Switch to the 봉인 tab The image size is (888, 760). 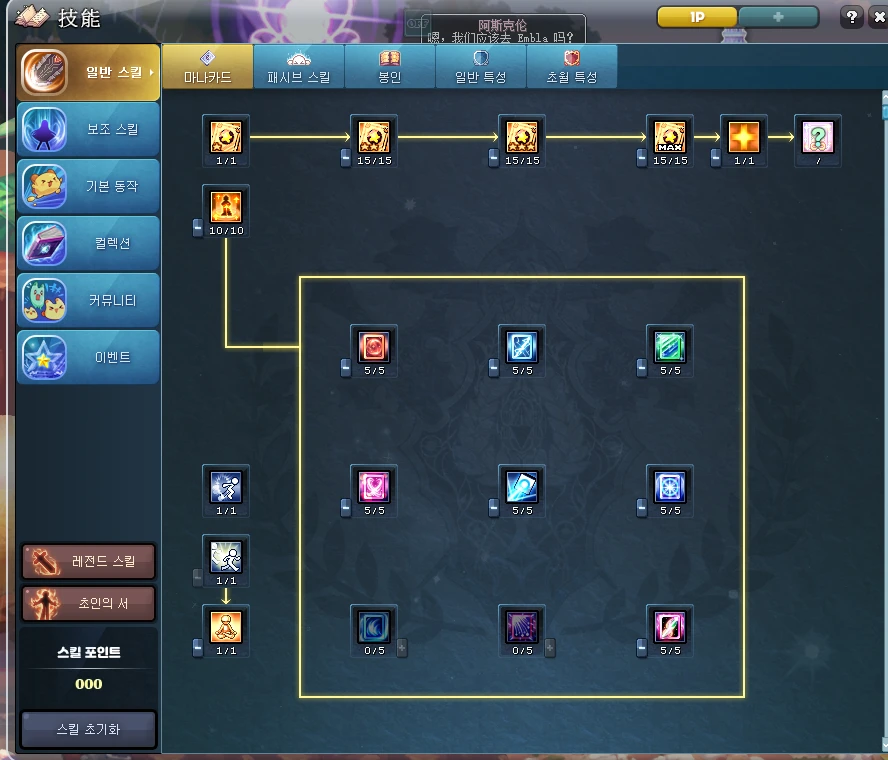tap(389, 67)
